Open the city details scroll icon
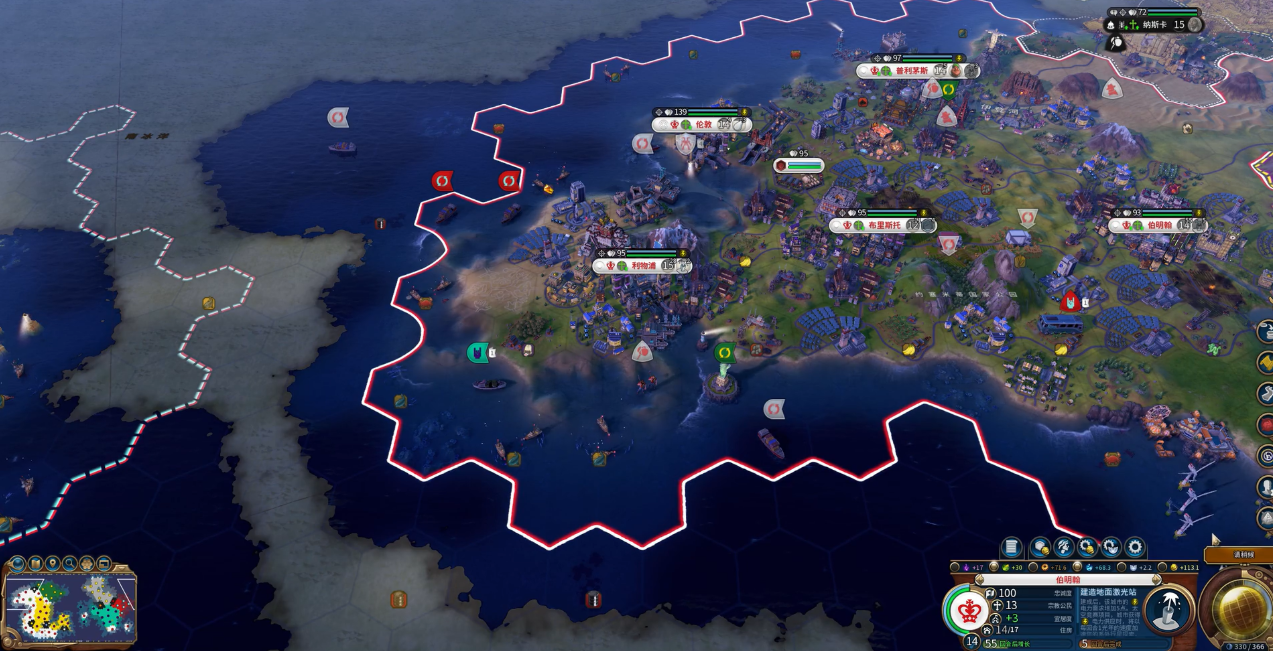 [x=1012, y=547]
